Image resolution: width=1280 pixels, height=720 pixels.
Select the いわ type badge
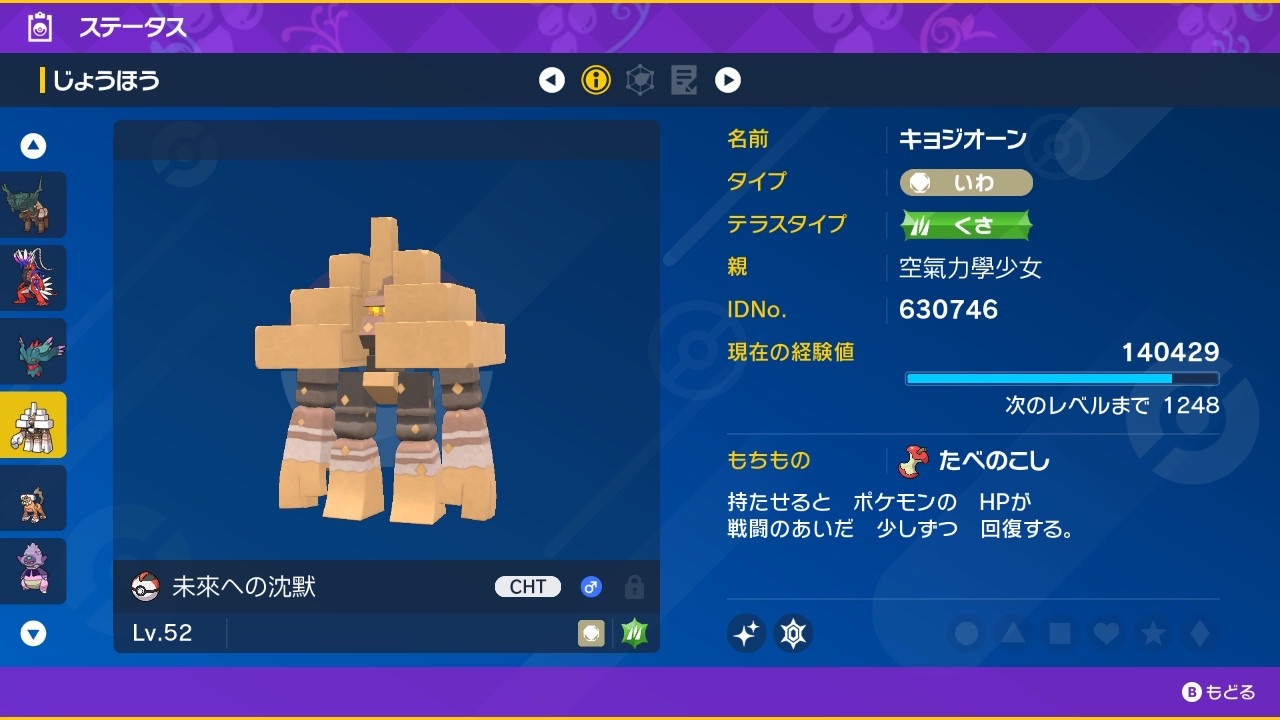[965, 182]
